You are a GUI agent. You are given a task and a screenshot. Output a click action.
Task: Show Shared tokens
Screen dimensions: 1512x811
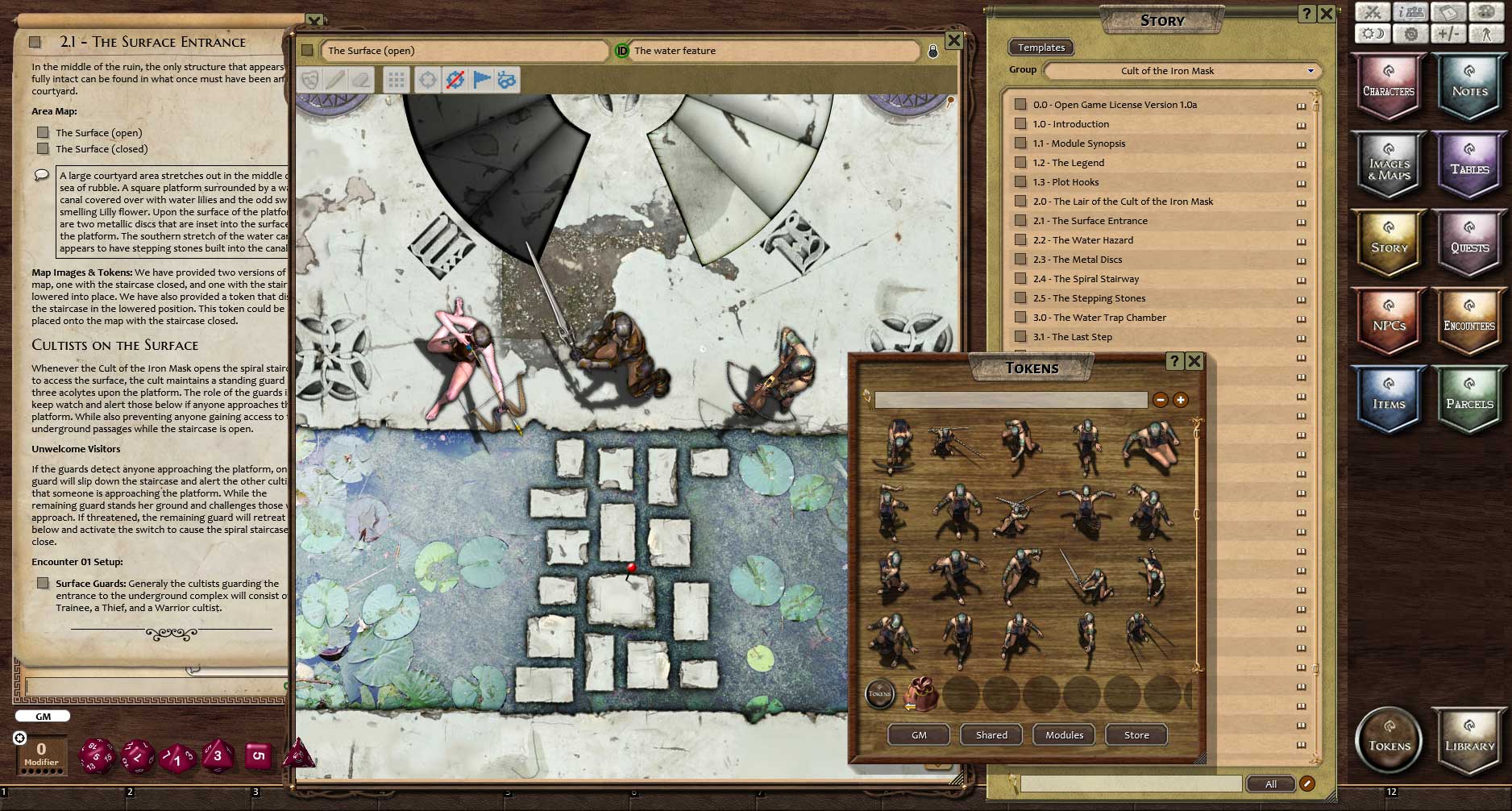point(991,735)
